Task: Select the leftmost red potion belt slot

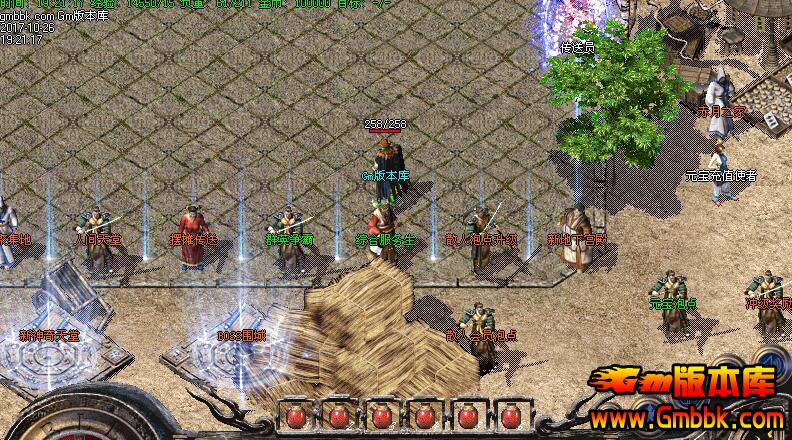Action: point(295,416)
